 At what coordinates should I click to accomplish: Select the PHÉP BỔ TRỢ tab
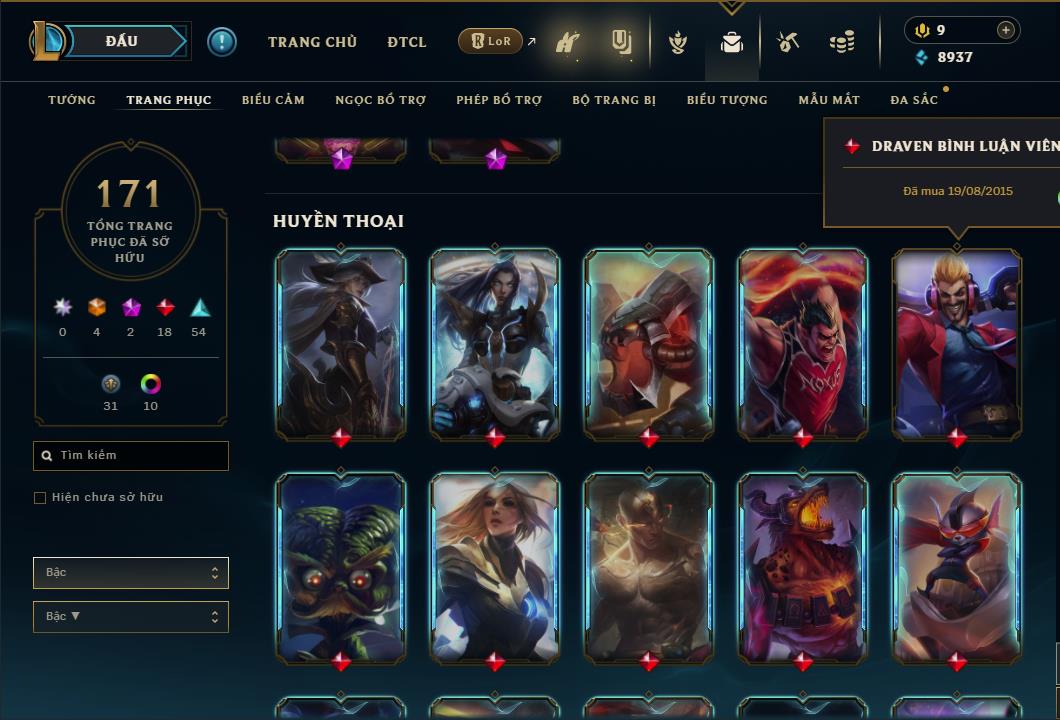pos(499,100)
